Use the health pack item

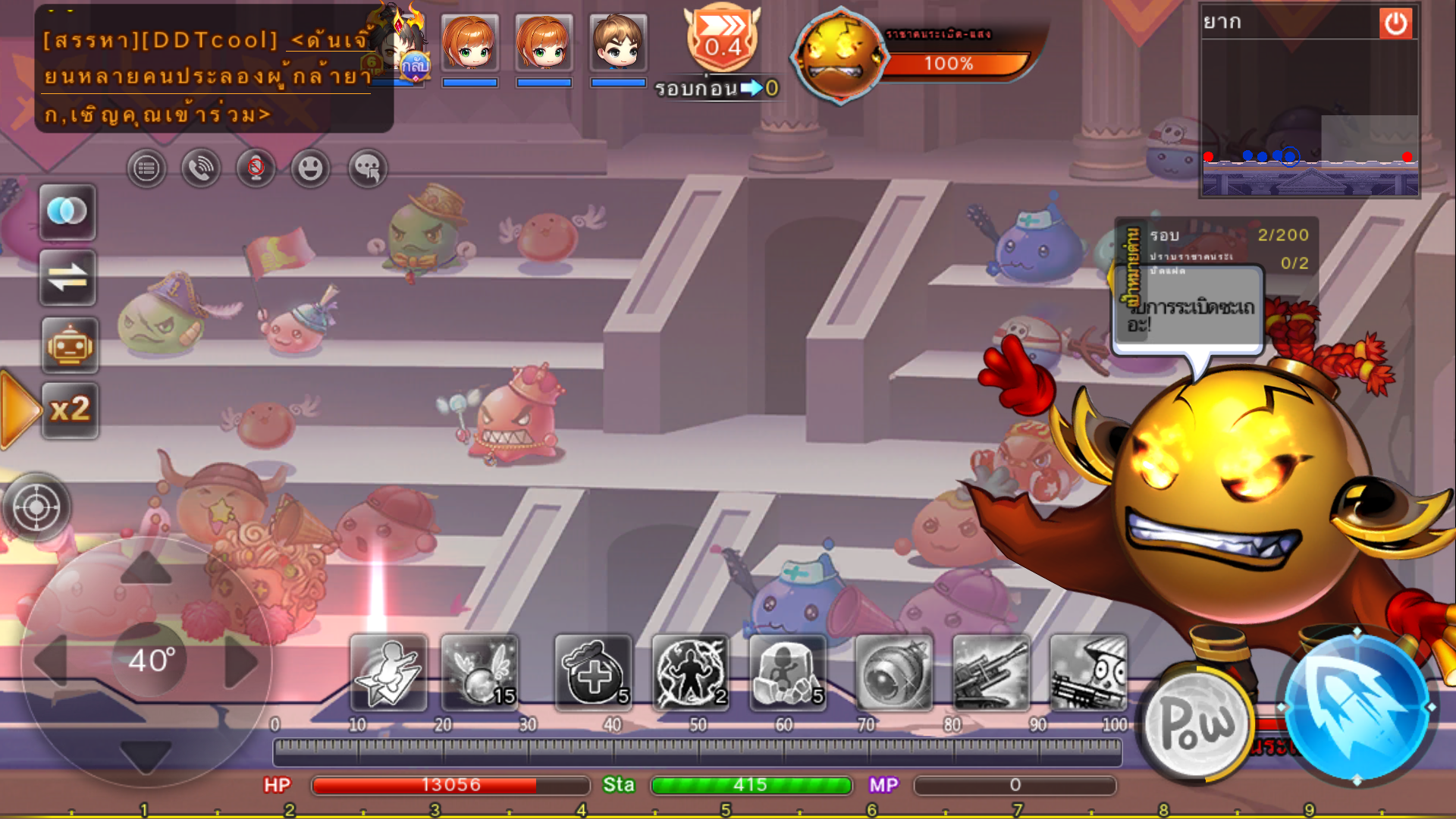pos(594,673)
